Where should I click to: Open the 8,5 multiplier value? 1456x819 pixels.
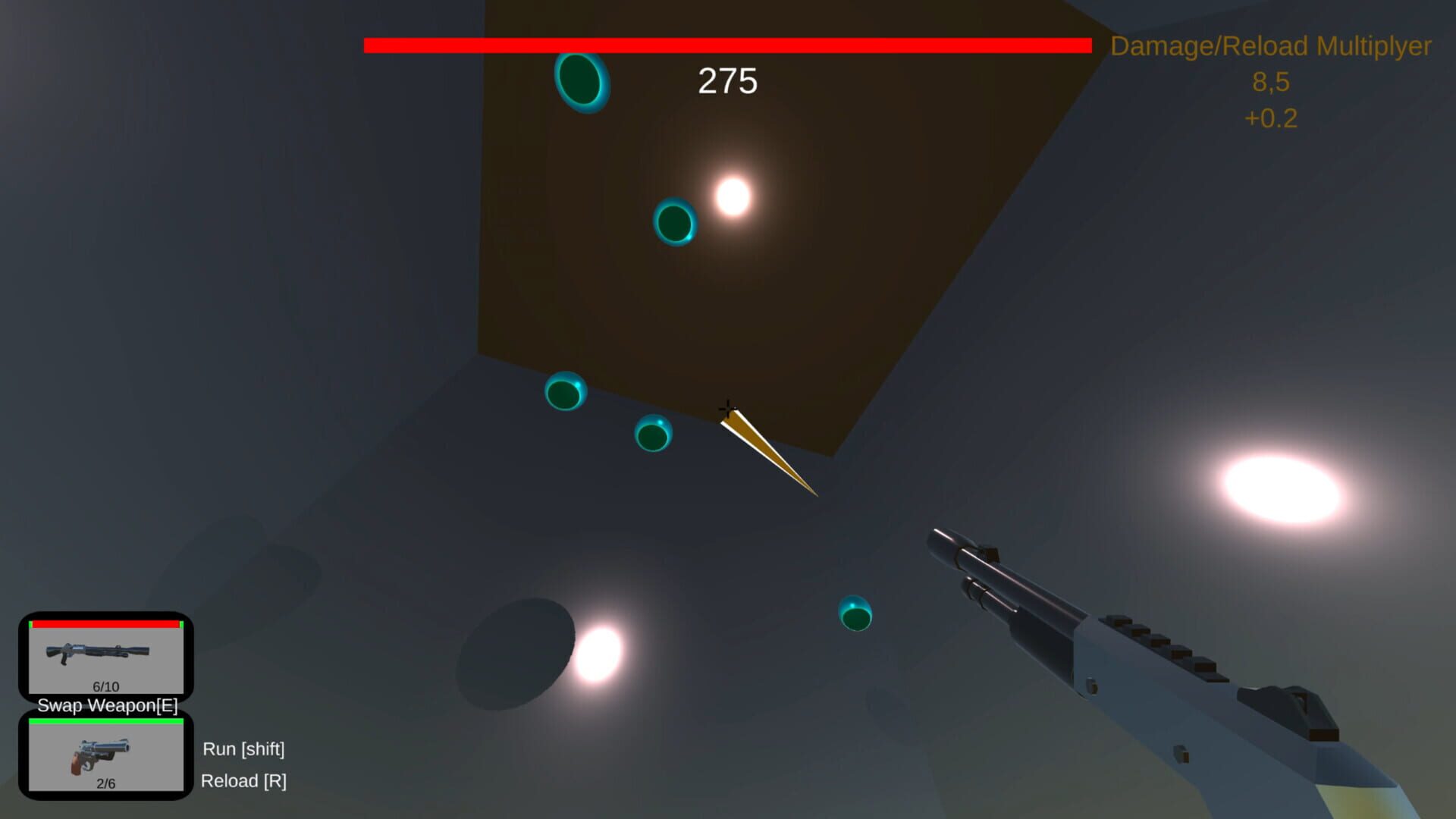point(1271,82)
